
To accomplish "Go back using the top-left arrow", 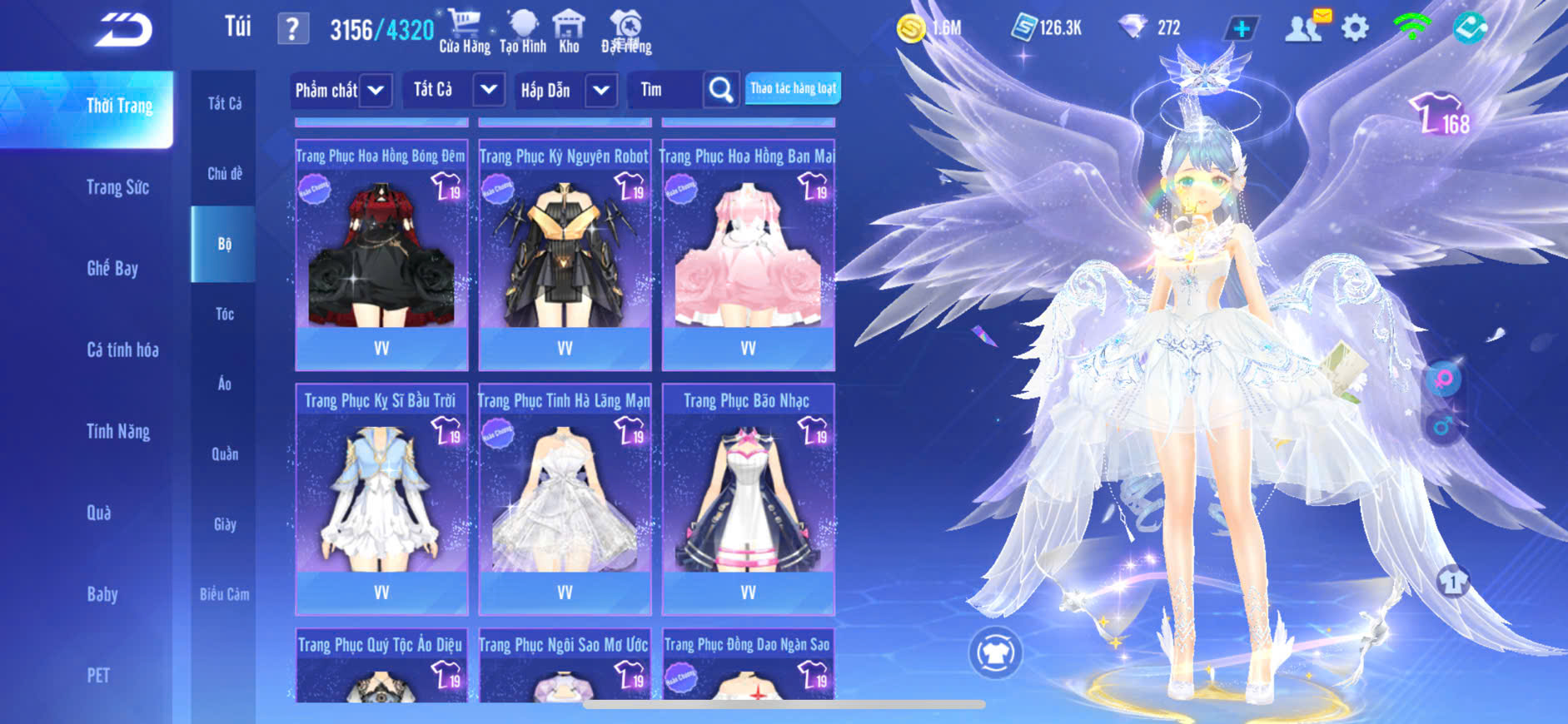I will (124, 31).
